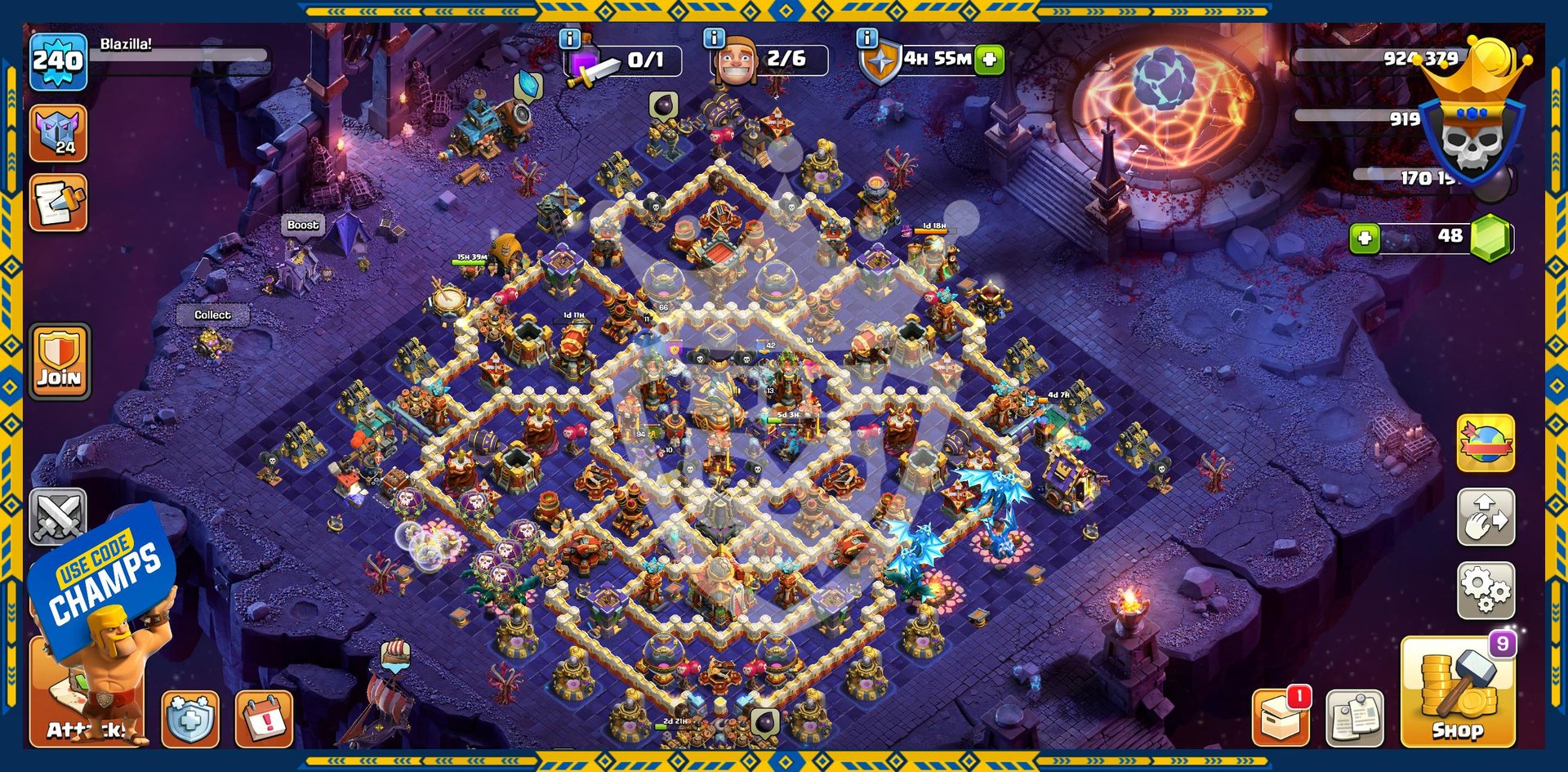Open the settings gears

click(x=1486, y=590)
